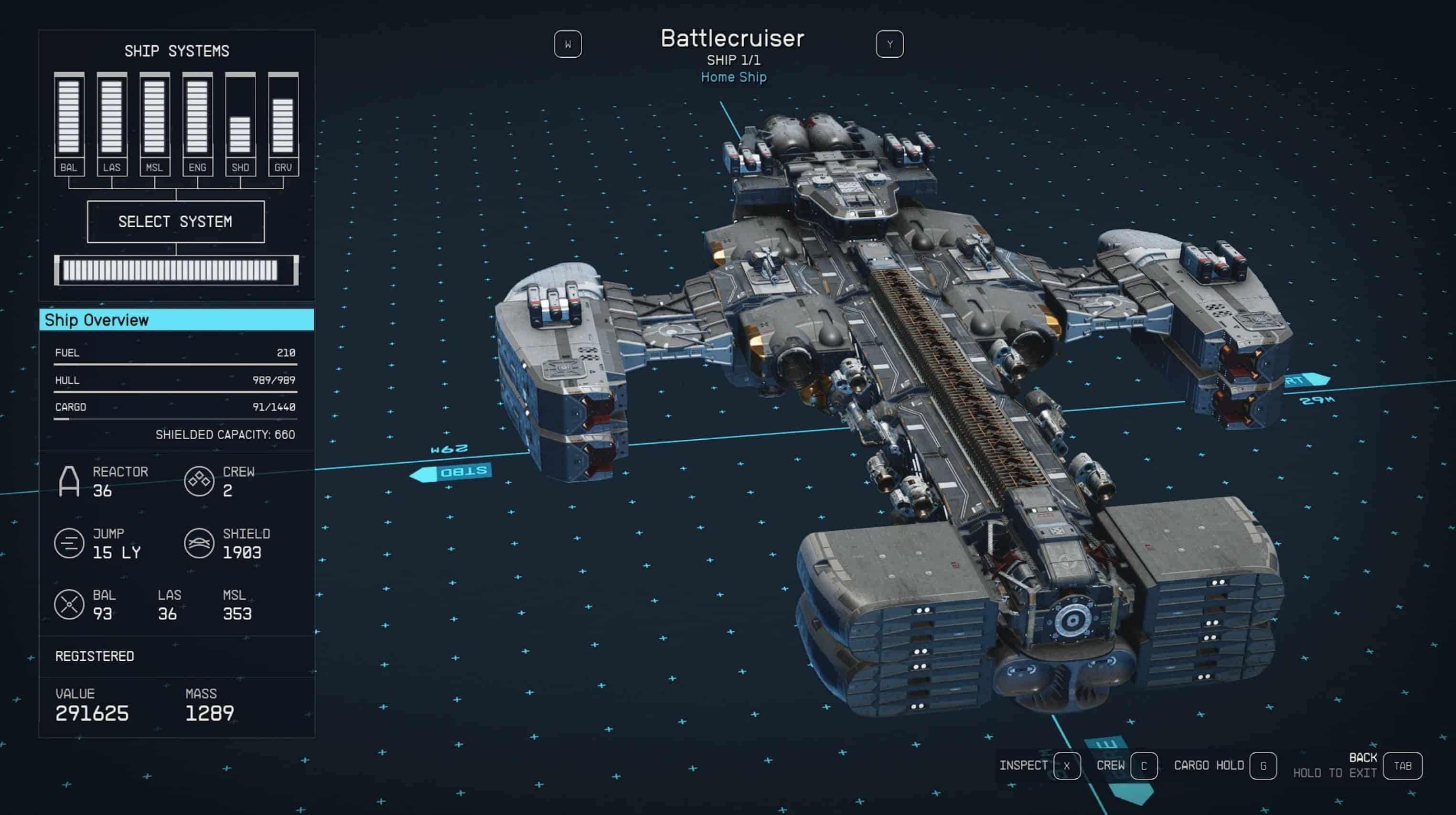
Task: Open the Crew assignment screen
Action: (x=1144, y=766)
